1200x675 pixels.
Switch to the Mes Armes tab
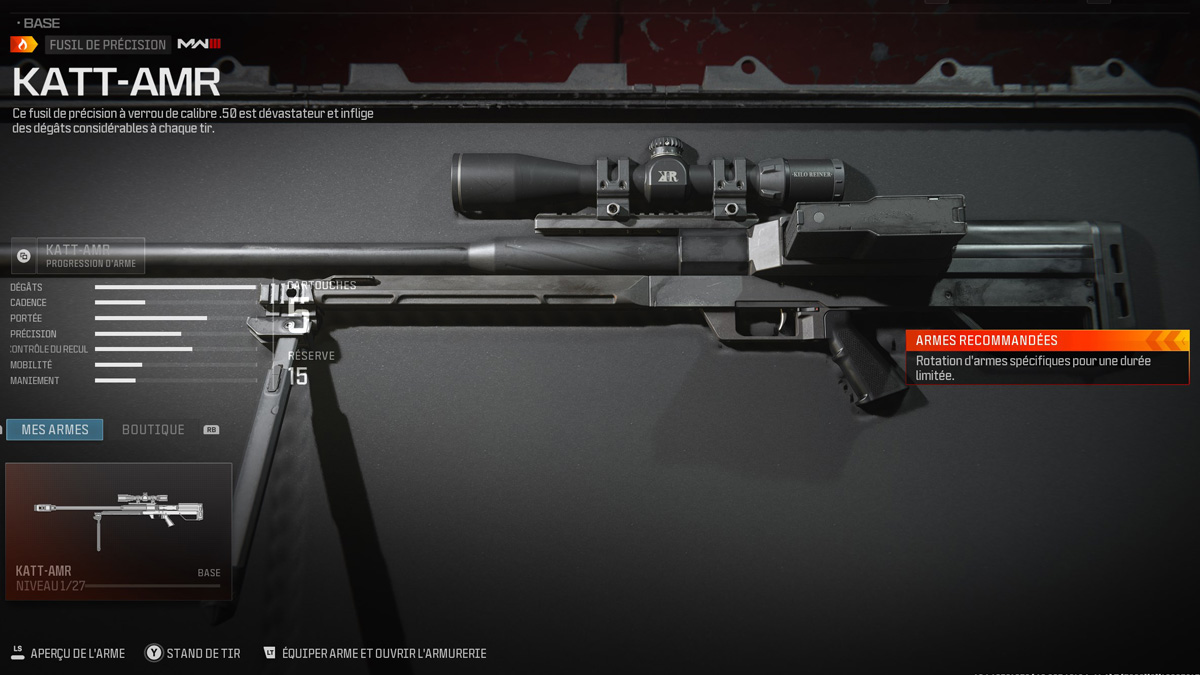coord(55,430)
